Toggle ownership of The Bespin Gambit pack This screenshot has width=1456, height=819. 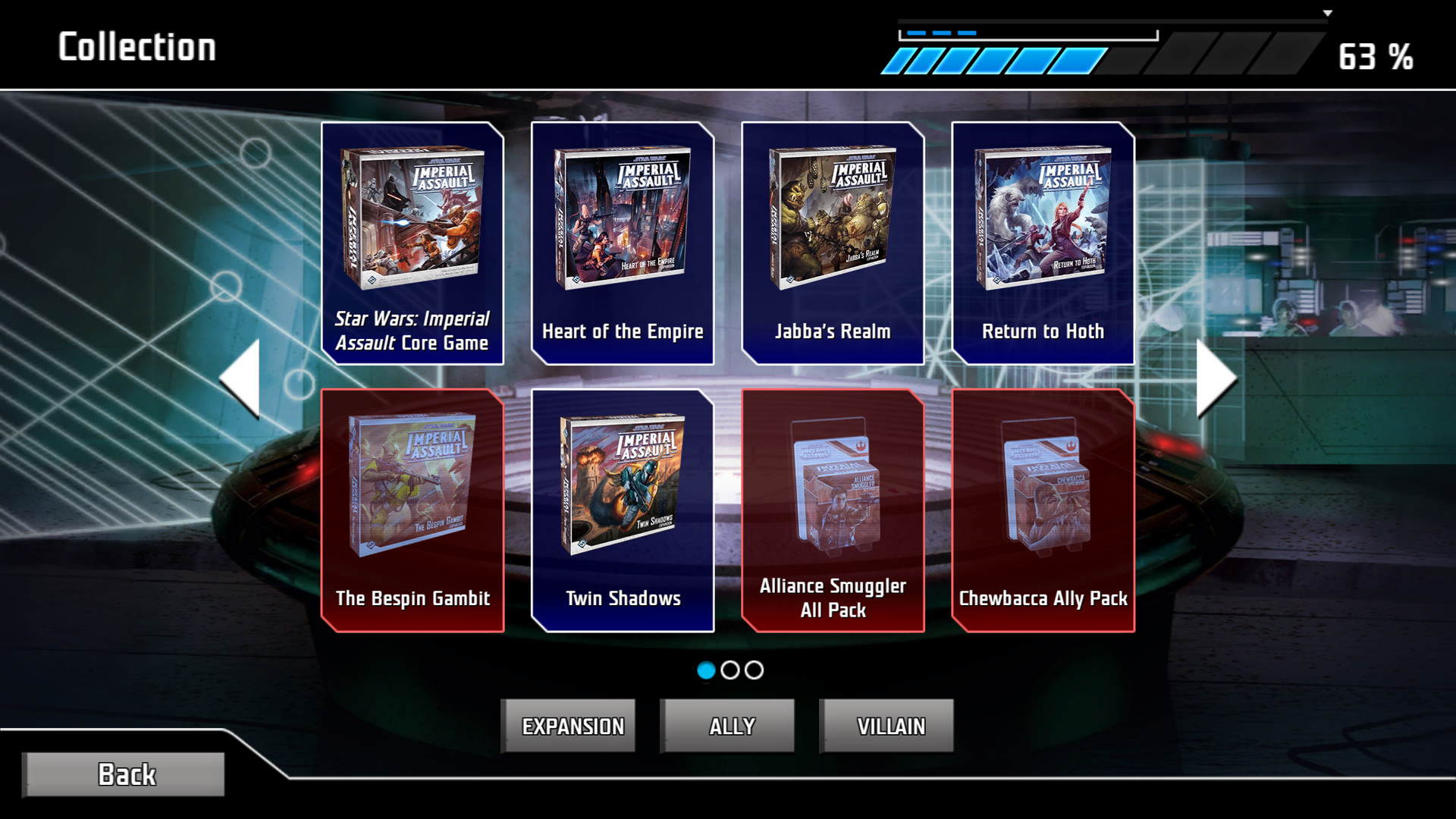413,508
